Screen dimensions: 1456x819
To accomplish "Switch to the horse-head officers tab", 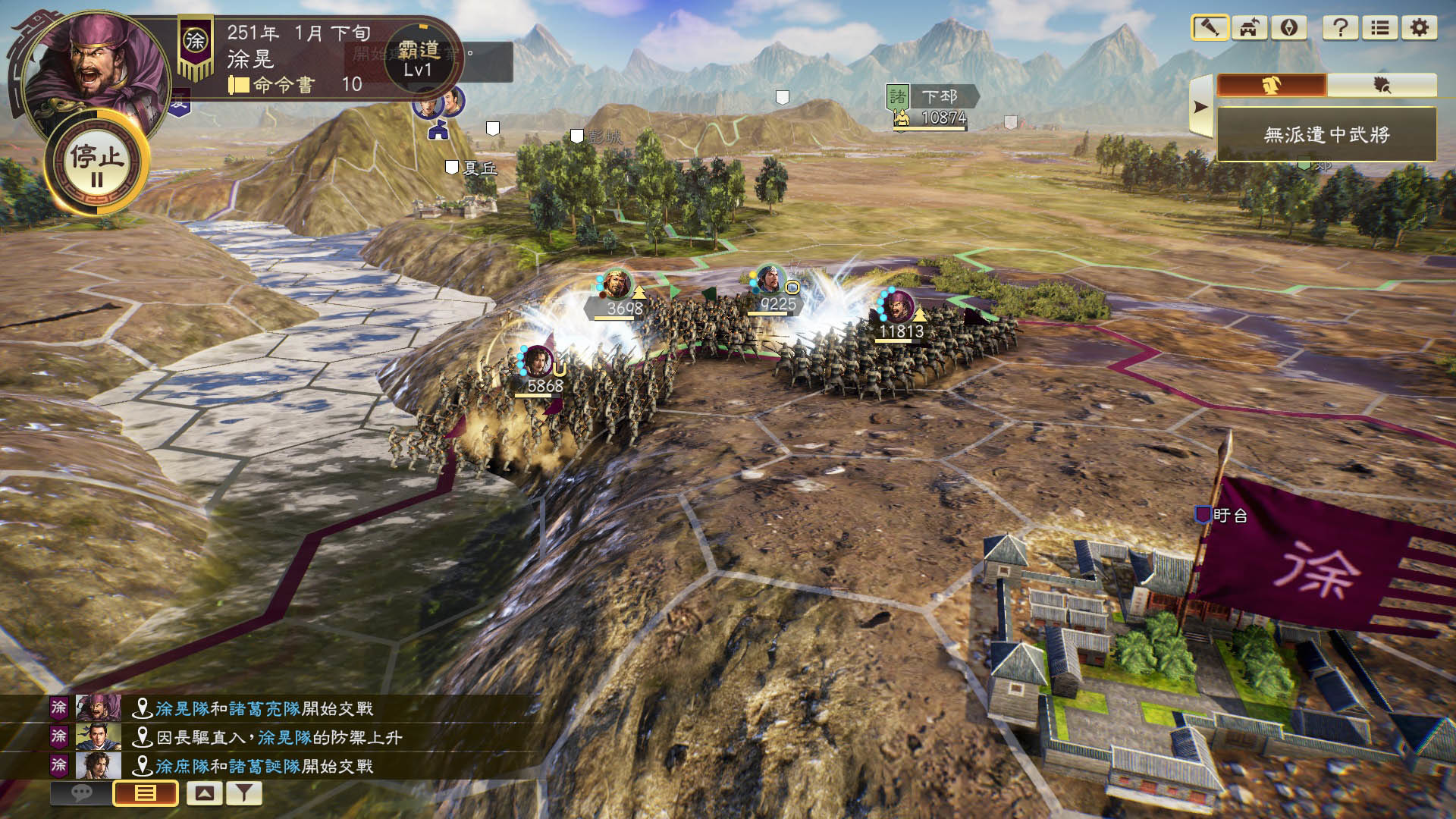I will 1272,85.
